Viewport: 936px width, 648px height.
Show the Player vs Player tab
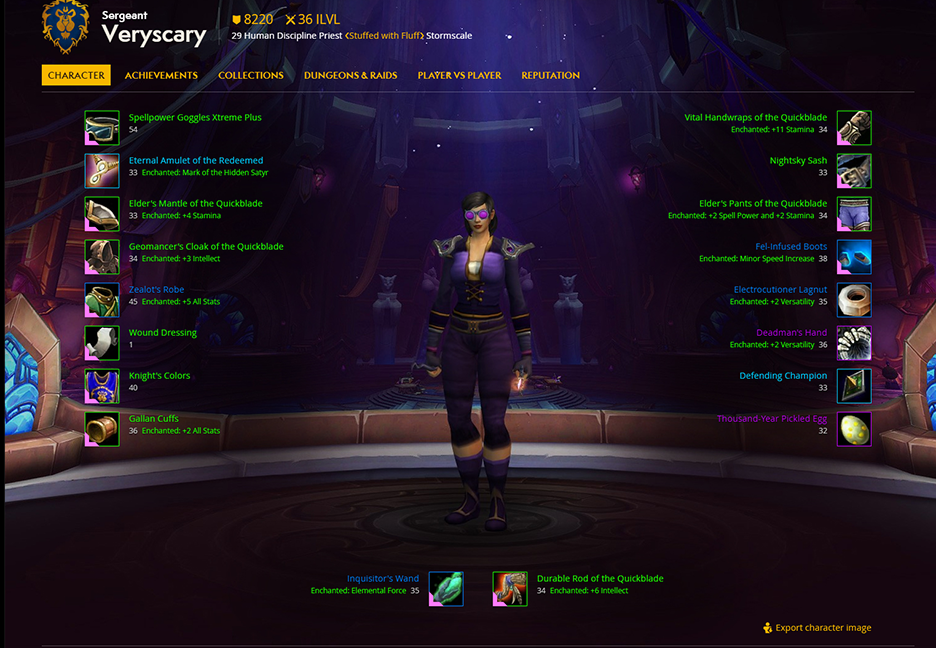[459, 75]
